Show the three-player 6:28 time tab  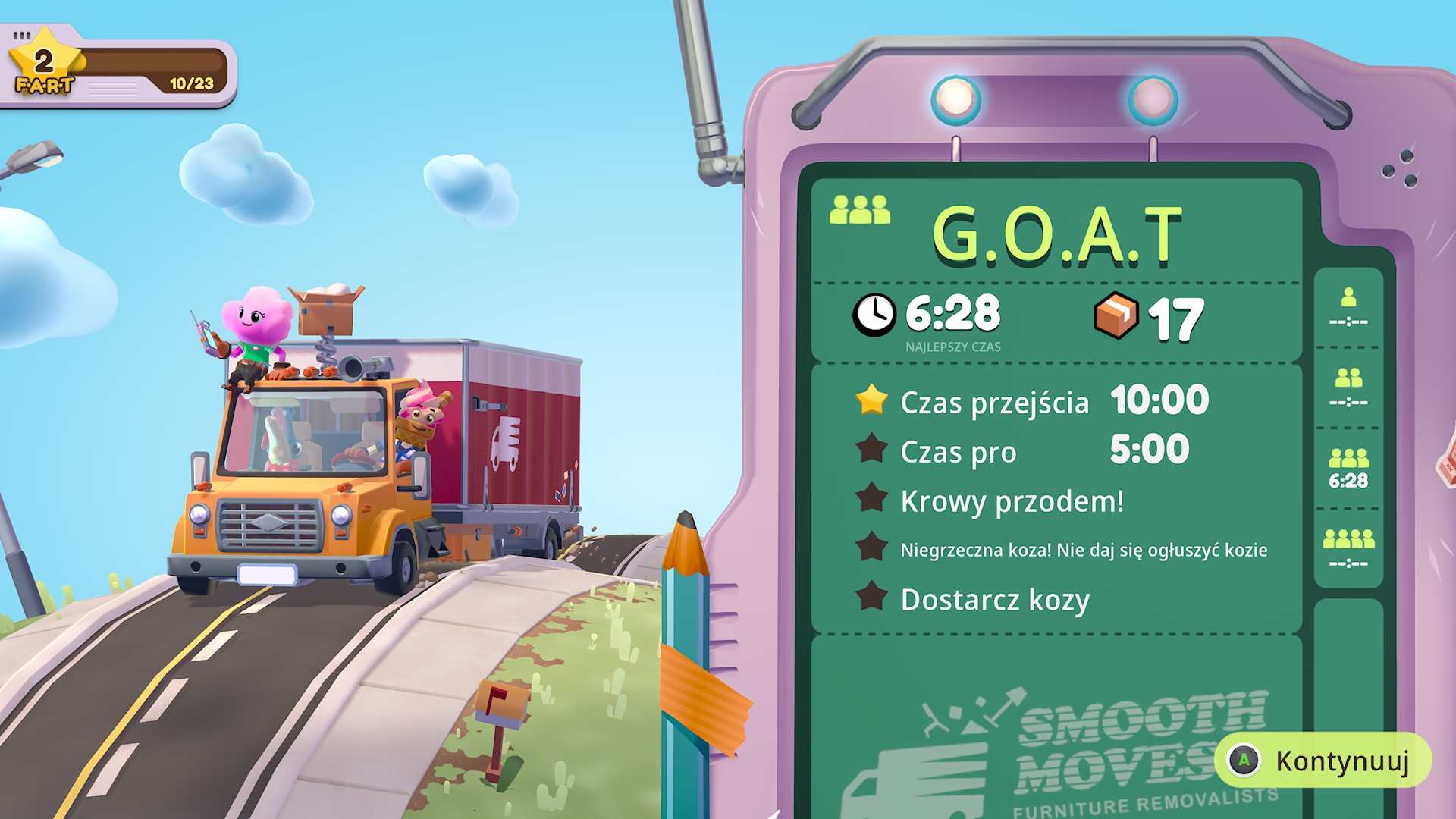click(x=1348, y=469)
